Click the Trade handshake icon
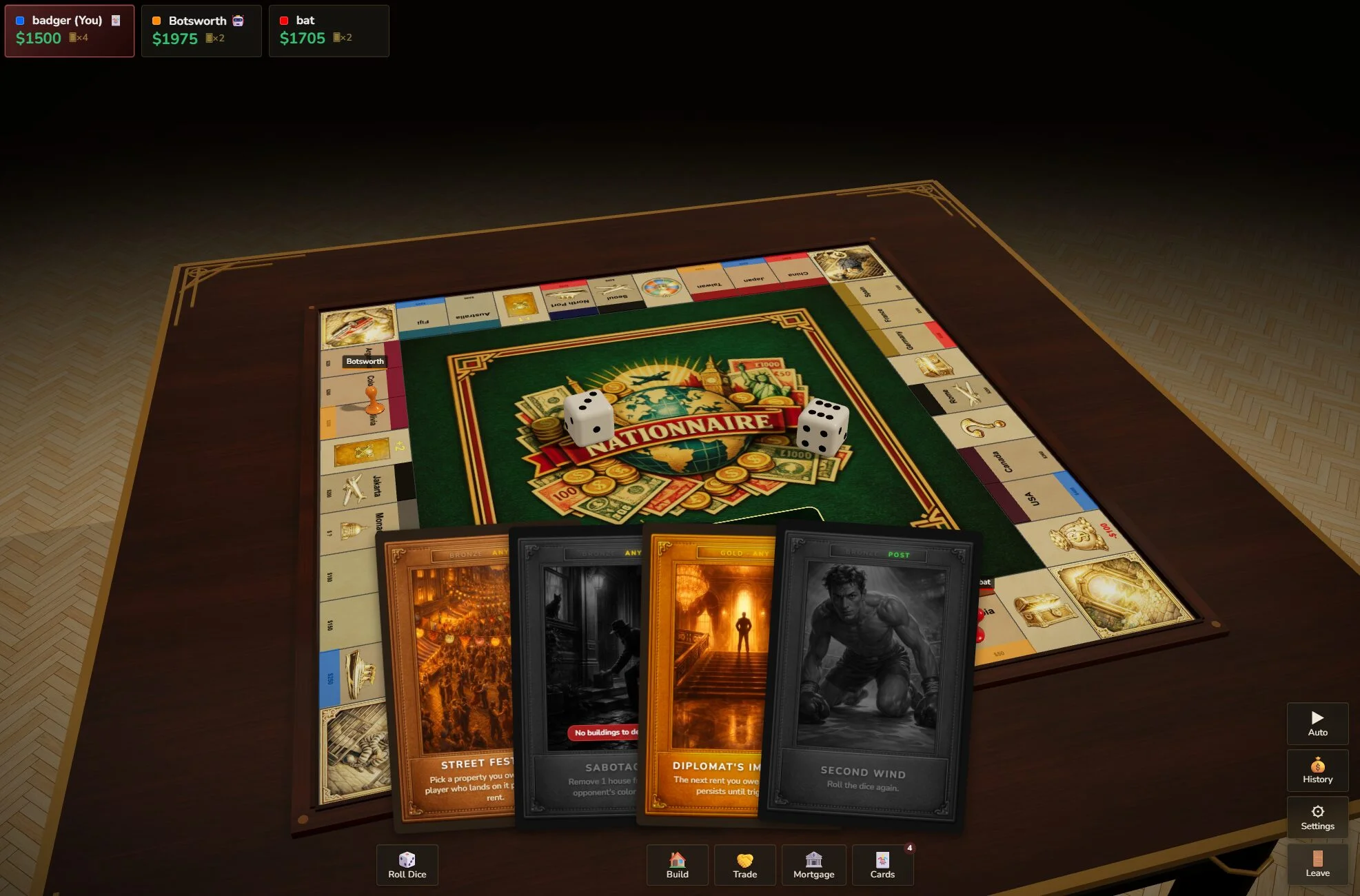Viewport: 1360px width, 896px height. tap(744, 860)
